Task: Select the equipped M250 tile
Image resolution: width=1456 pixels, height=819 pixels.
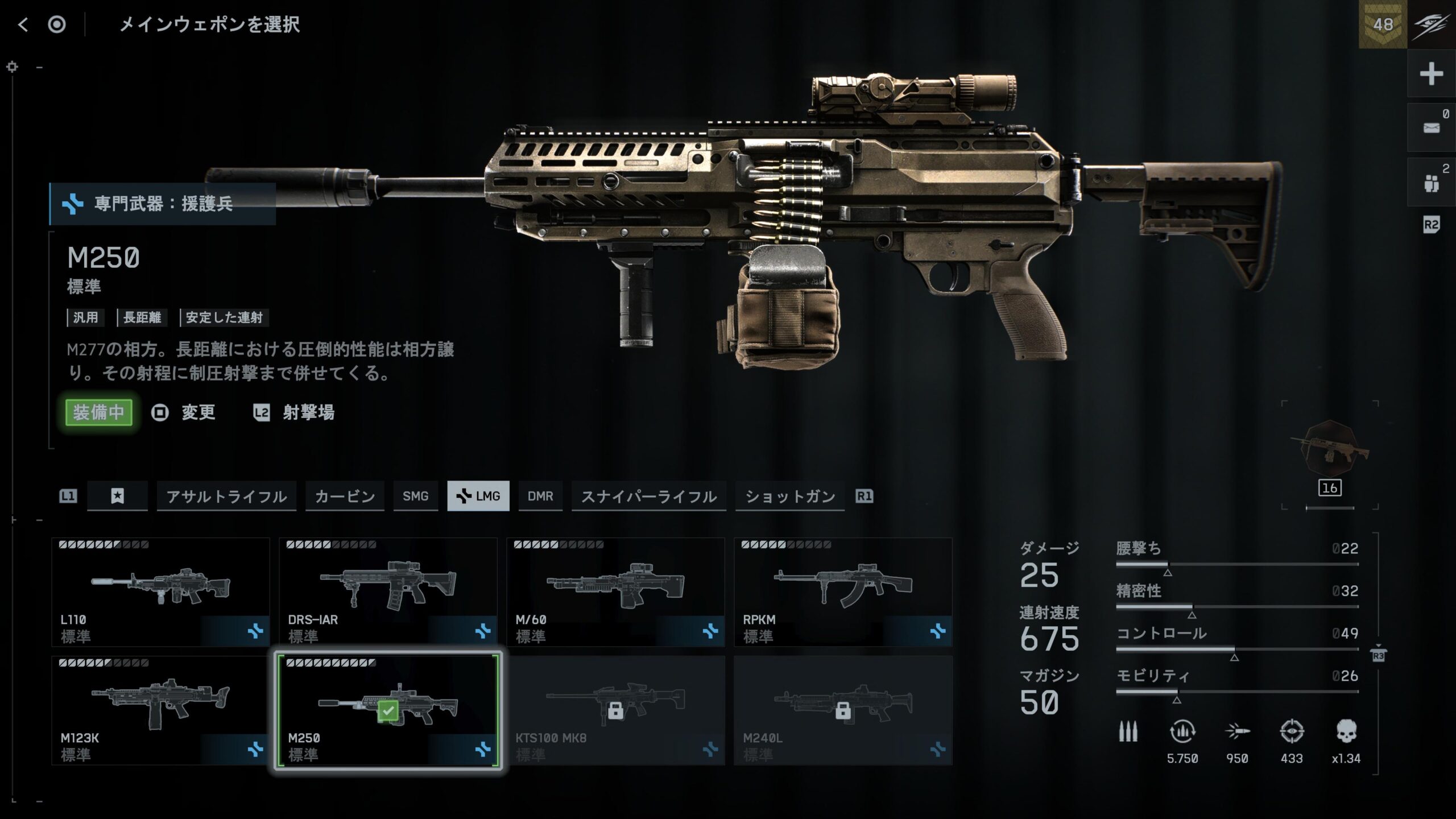Action: (x=388, y=710)
